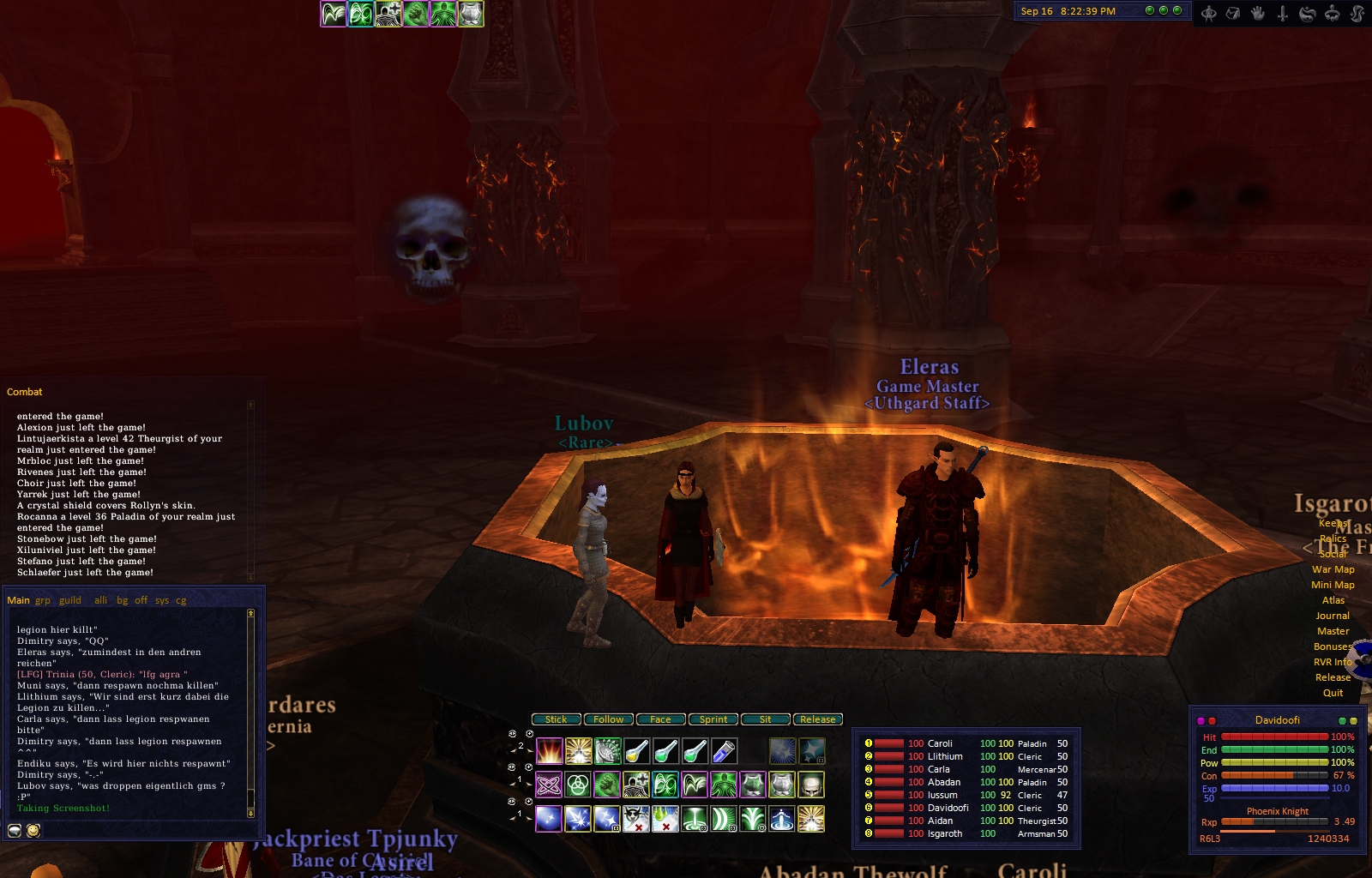This screenshot has height=878, width=1372.
Task: Open the smiley emote button in chat
Action: (33, 830)
